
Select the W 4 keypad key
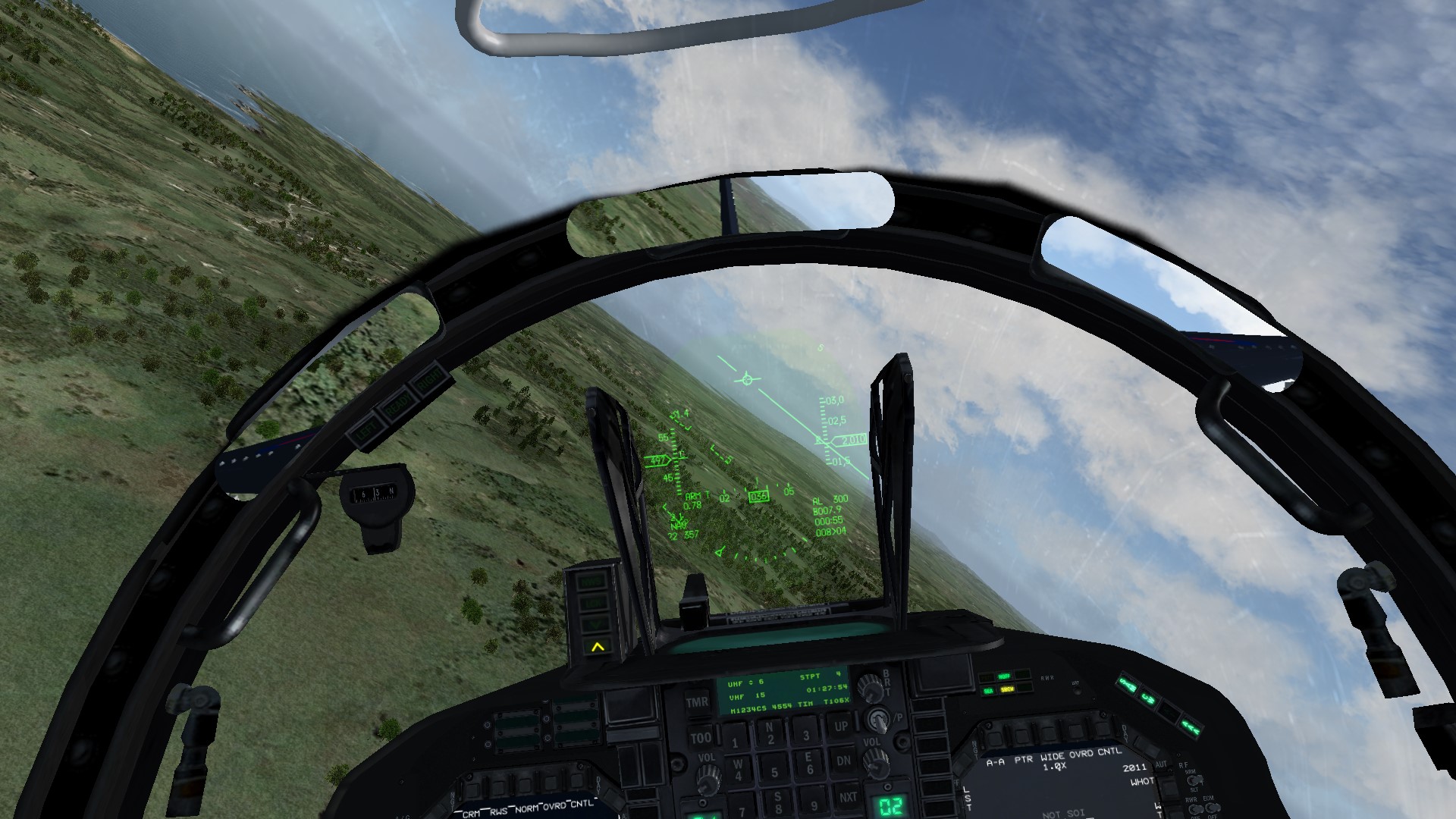[x=737, y=770]
